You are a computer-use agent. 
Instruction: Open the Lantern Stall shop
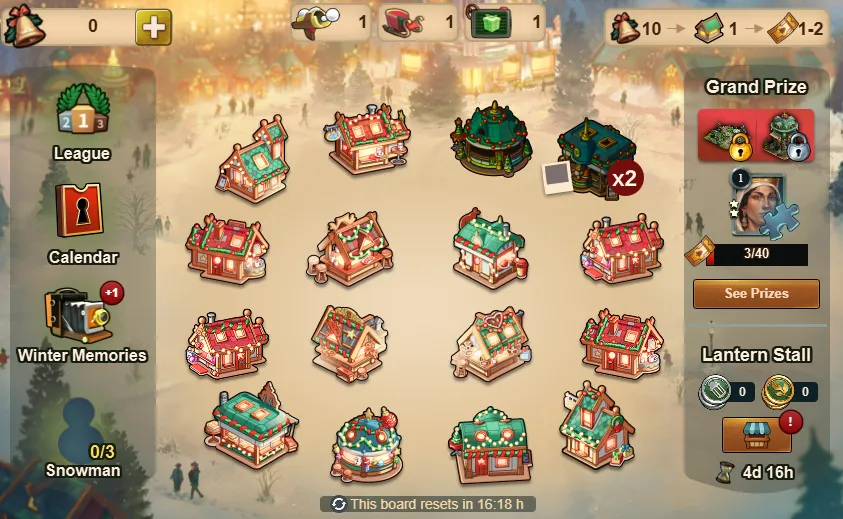click(x=756, y=433)
